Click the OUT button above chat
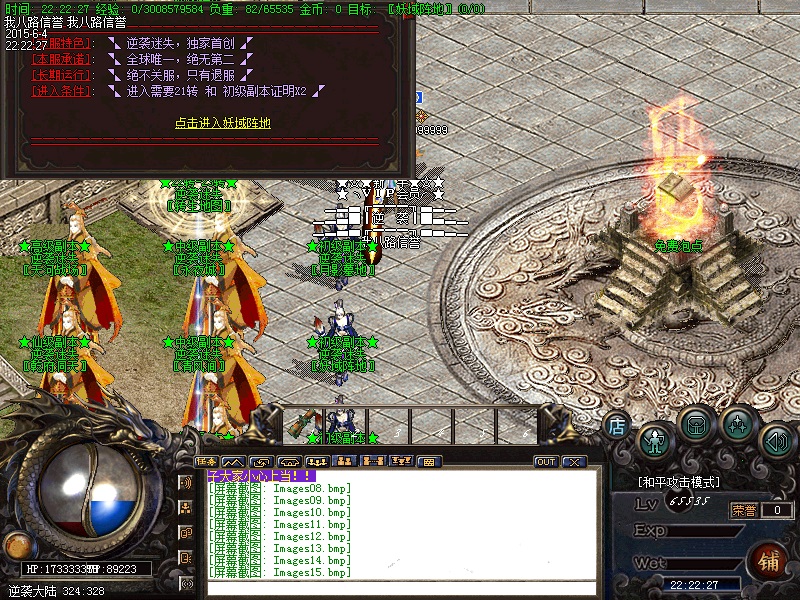This screenshot has height=600, width=800. (x=546, y=462)
